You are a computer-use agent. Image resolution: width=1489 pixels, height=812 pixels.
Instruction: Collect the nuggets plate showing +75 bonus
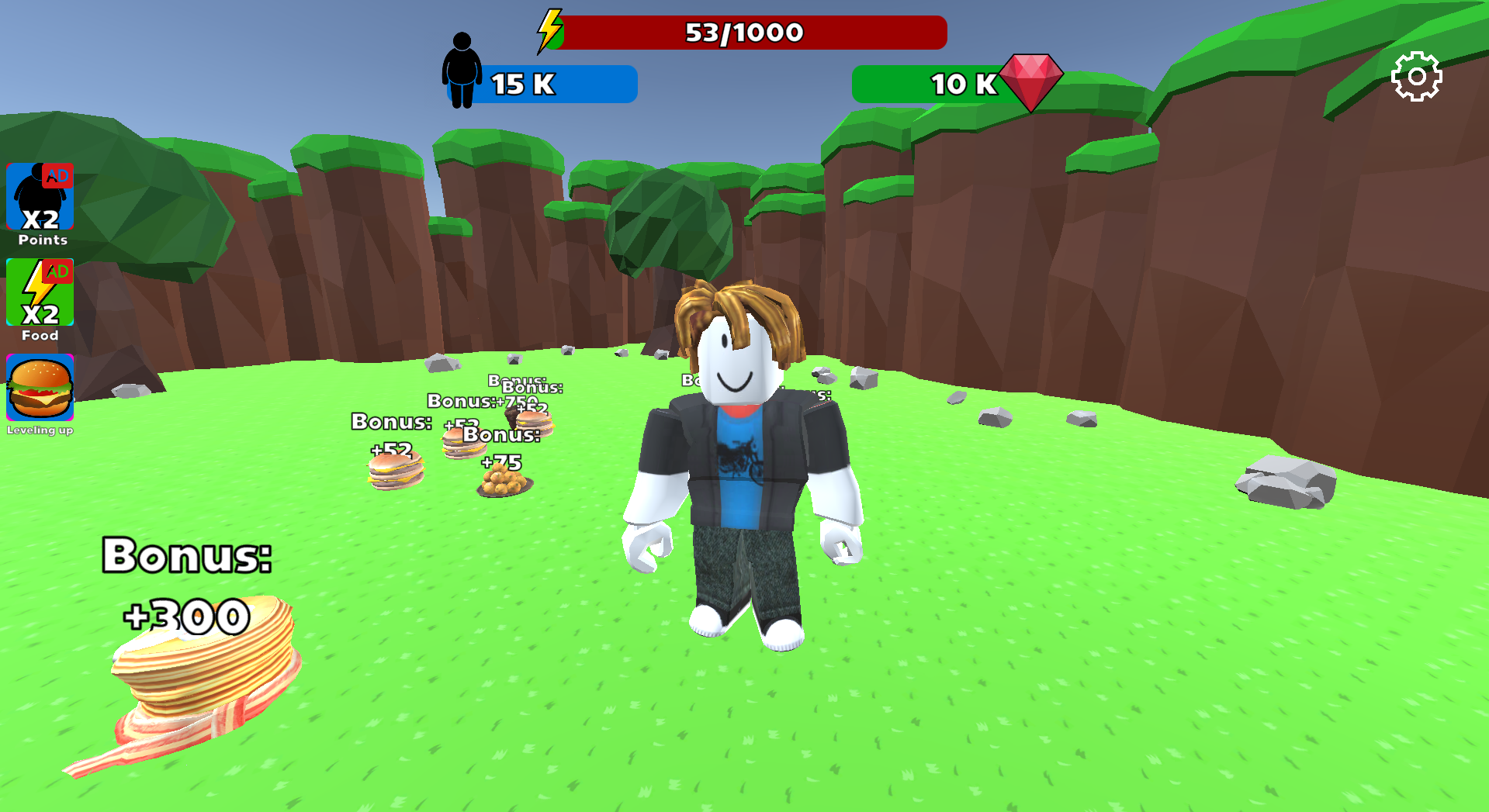point(504,482)
